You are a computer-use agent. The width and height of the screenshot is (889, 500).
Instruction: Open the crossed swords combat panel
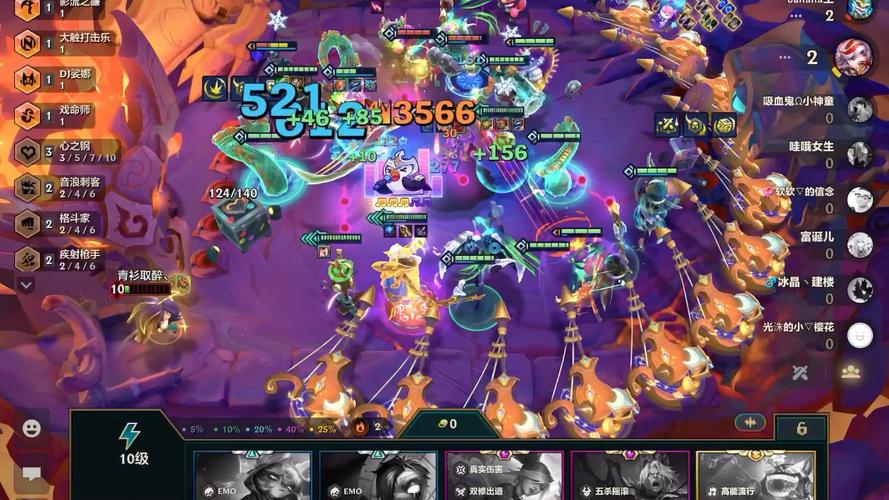click(800, 373)
